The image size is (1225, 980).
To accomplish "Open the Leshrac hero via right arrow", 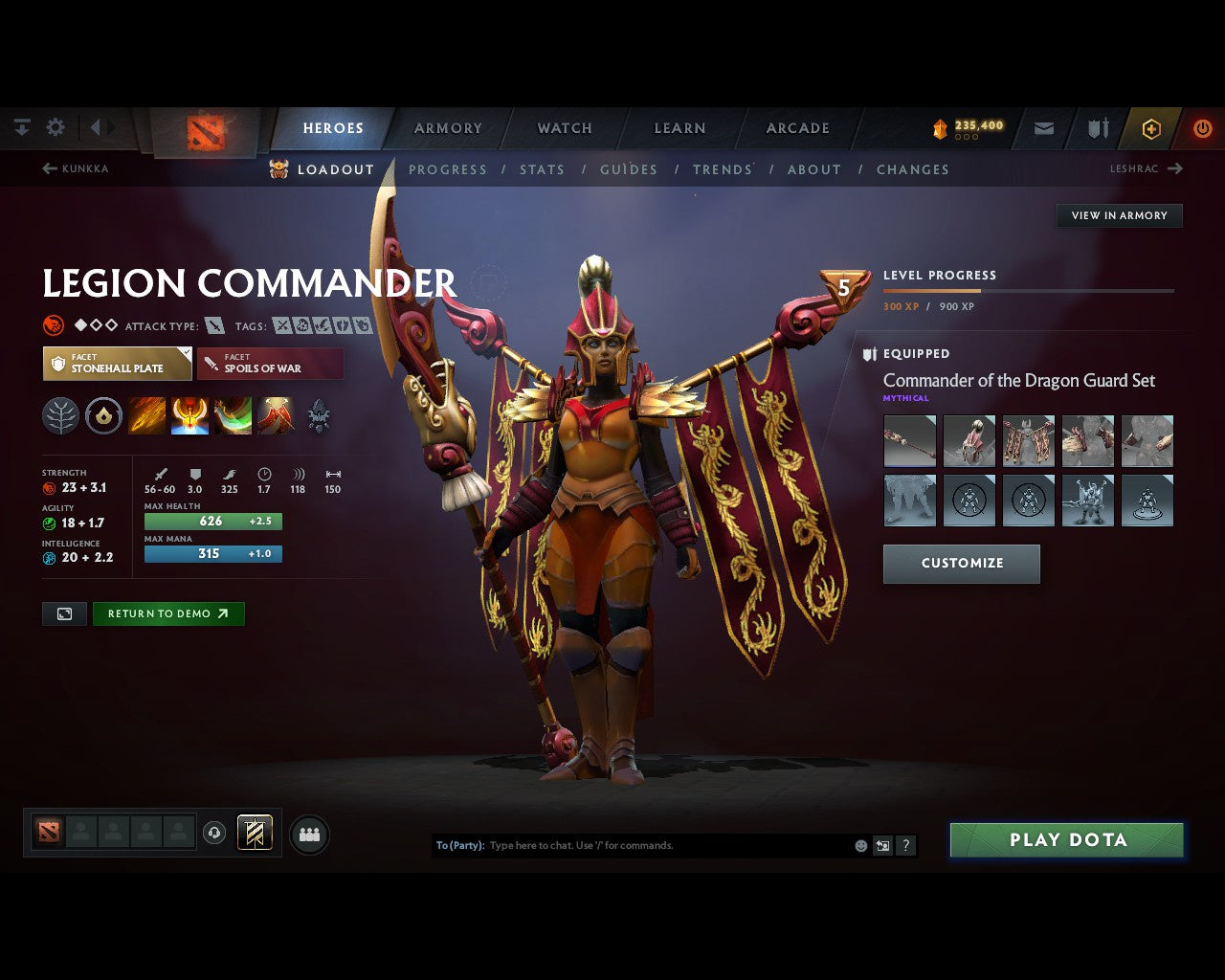I will (x=1176, y=168).
